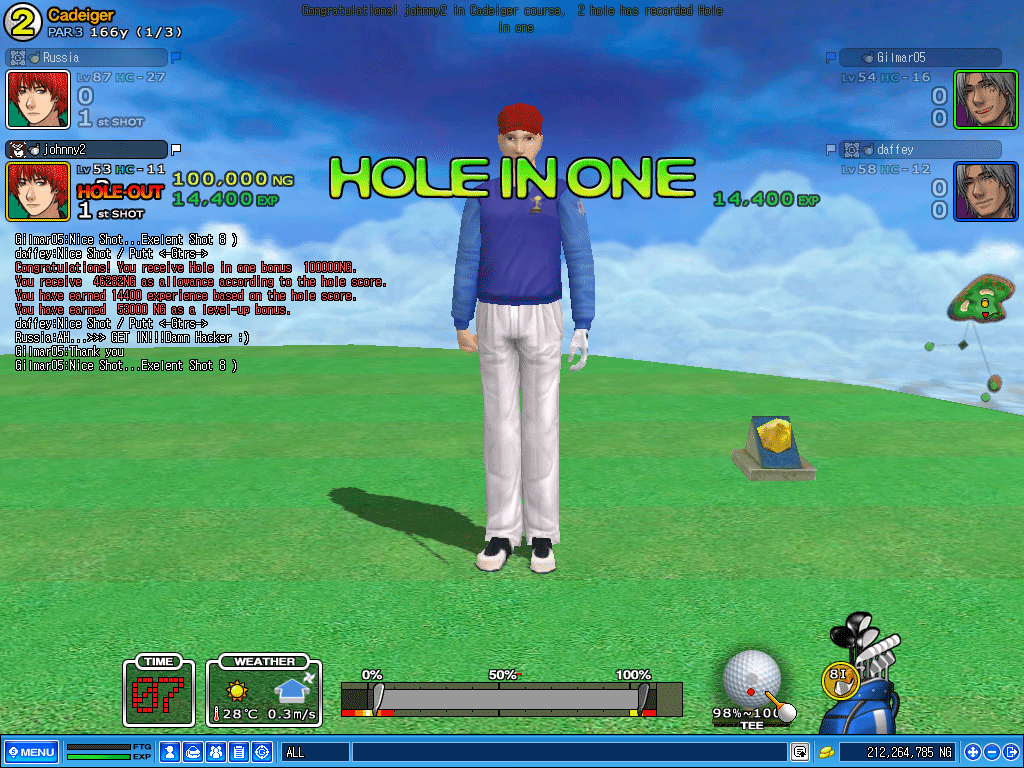Select the 8I club icon
Screen dimensions: 1024x768
click(x=839, y=679)
